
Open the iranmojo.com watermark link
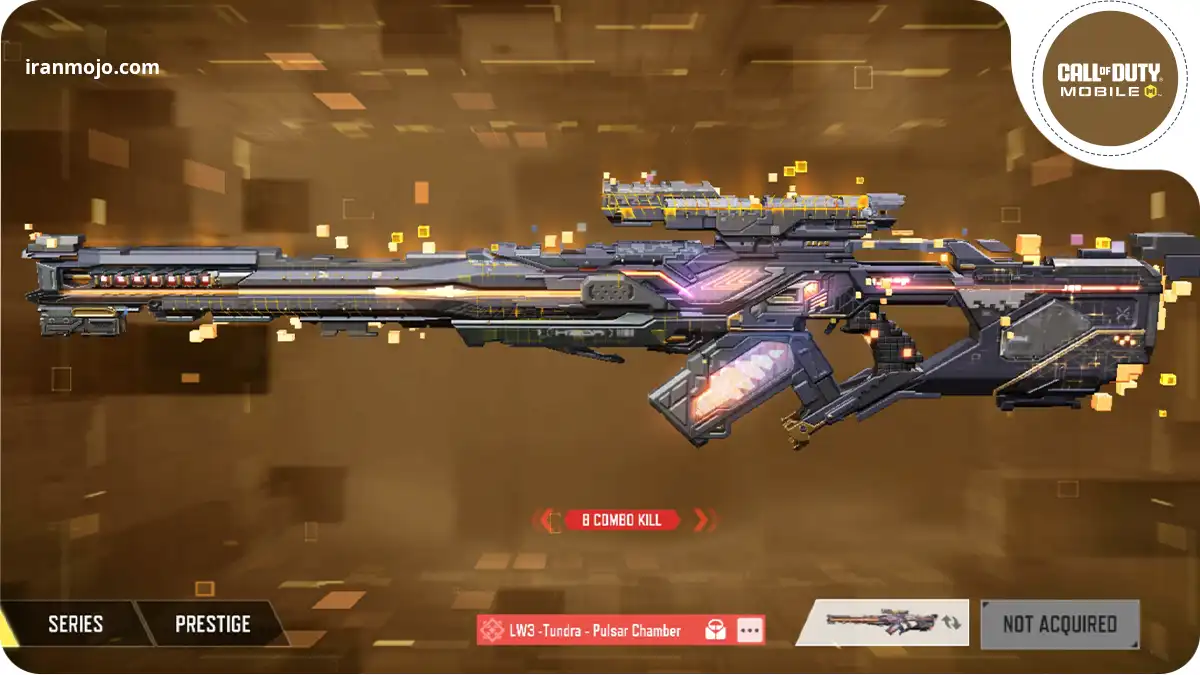pyautogui.click(x=92, y=68)
